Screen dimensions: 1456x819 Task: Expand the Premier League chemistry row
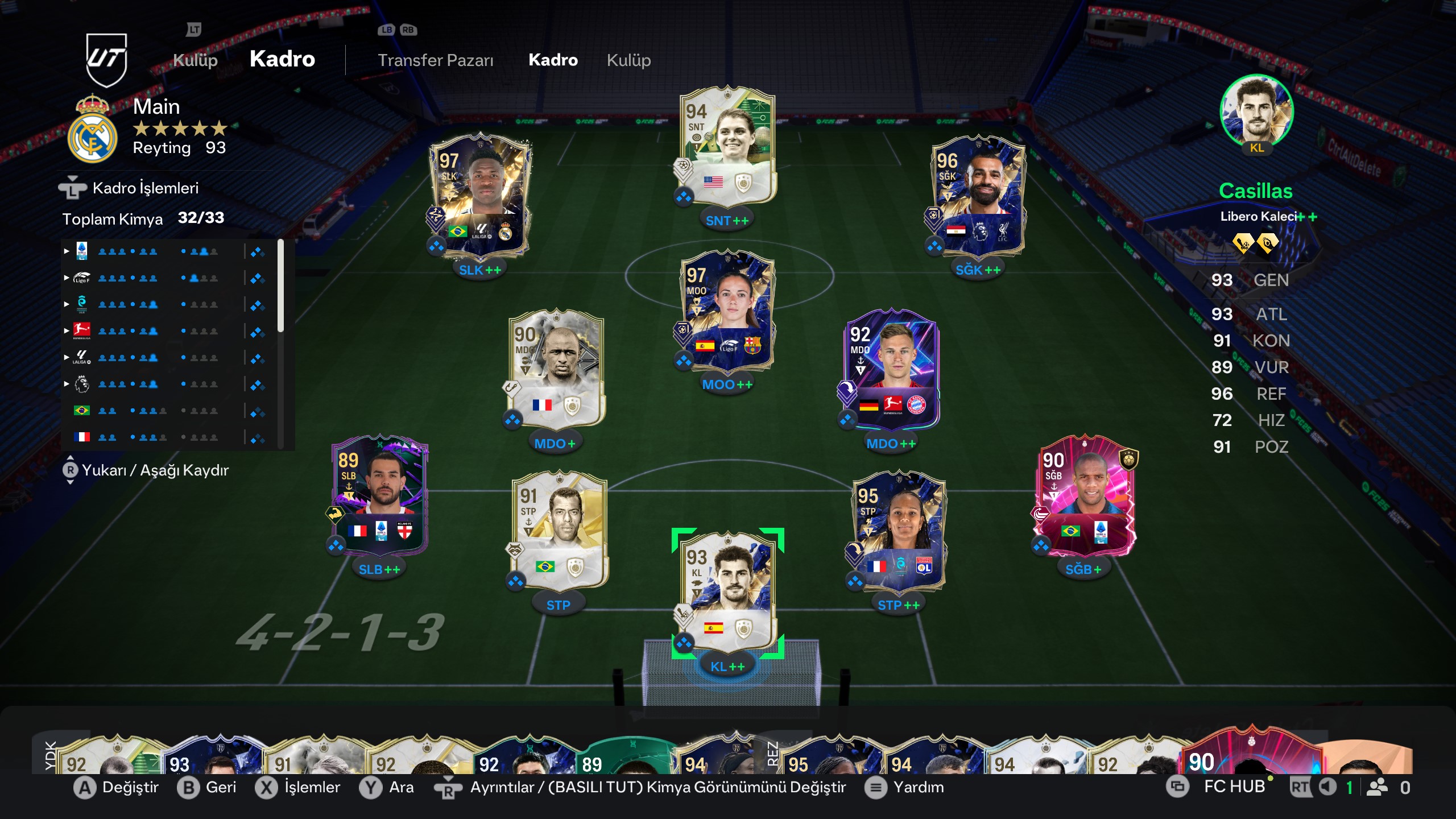tap(67, 384)
